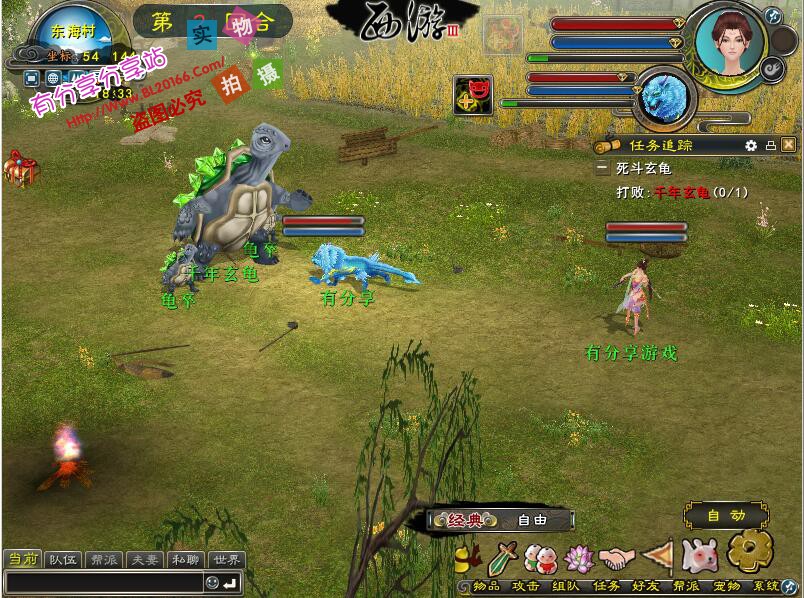This screenshot has width=804, height=598.
Task: Open the 宠物 pet rabbit icon
Action: pos(699,554)
